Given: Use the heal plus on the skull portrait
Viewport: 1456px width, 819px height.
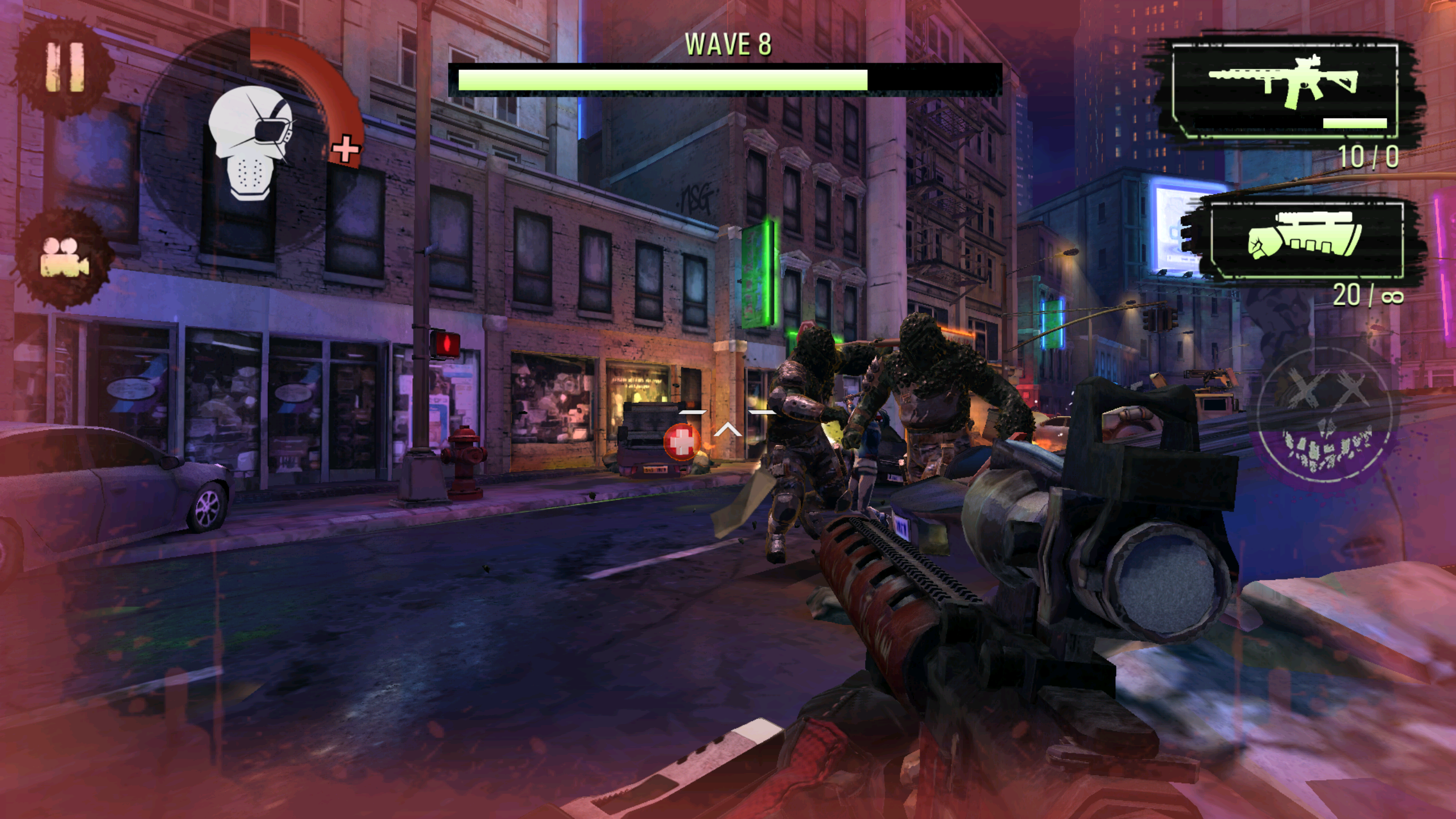Looking at the screenshot, I should (x=345, y=150).
